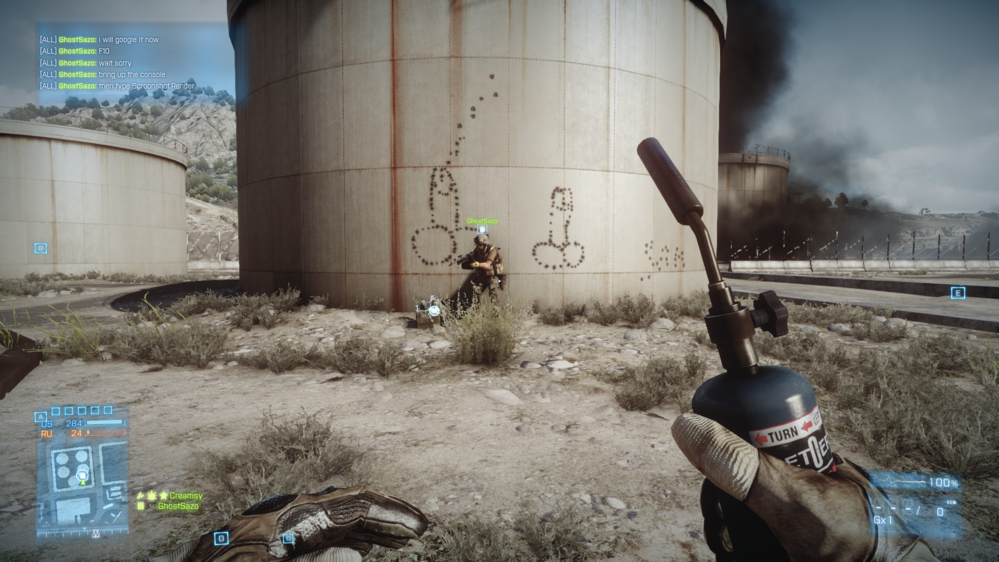Select GhostSazo in the squad list

tap(178, 507)
